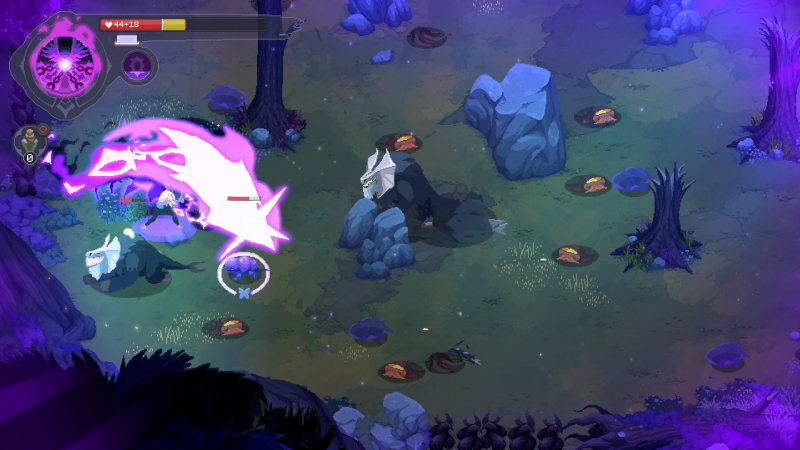Activate the small purple spiked ability icon
Image resolution: width=800 pixels, height=450 pixels.
pyautogui.click(x=138, y=66)
